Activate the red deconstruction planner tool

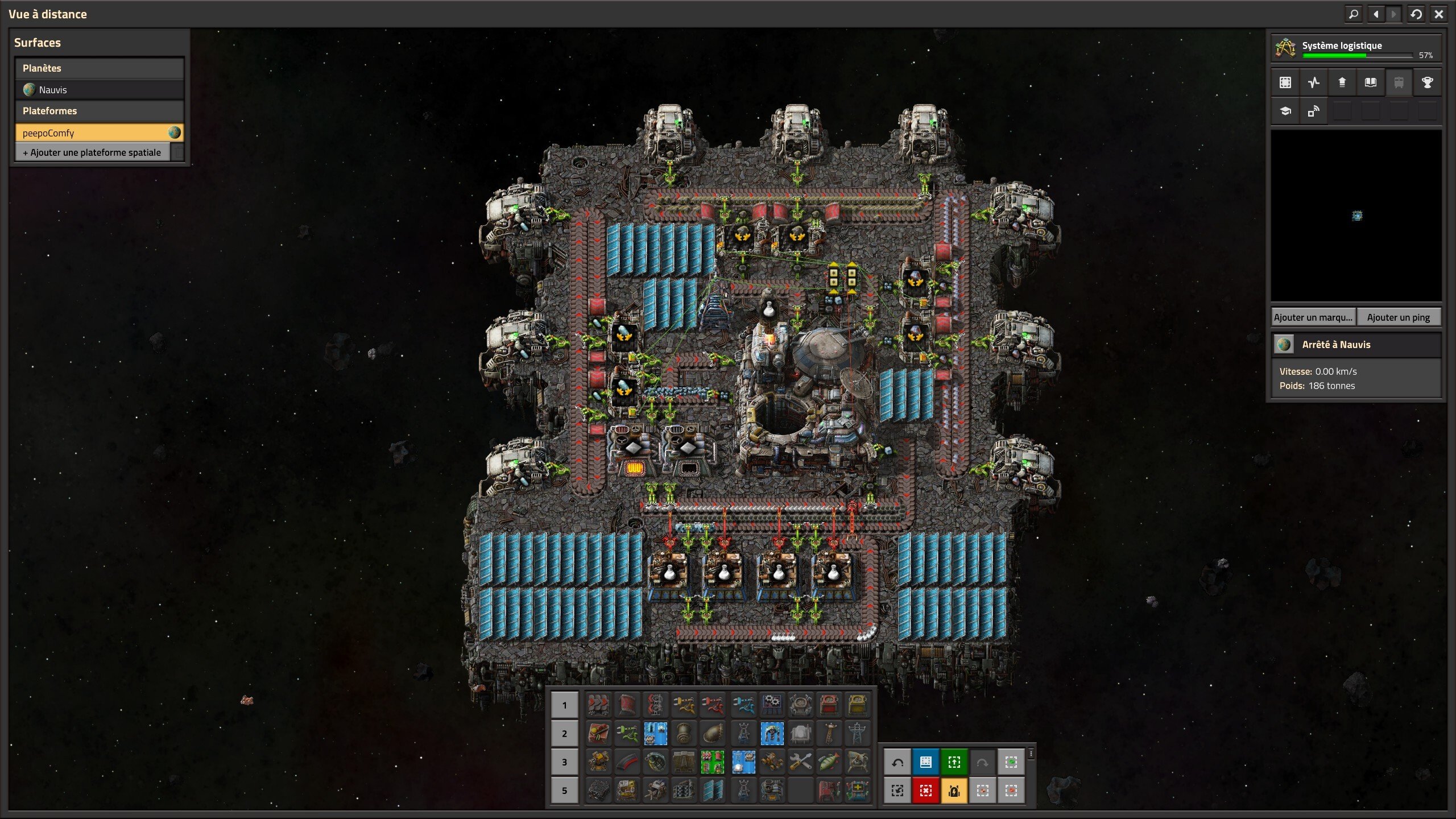tap(925, 791)
